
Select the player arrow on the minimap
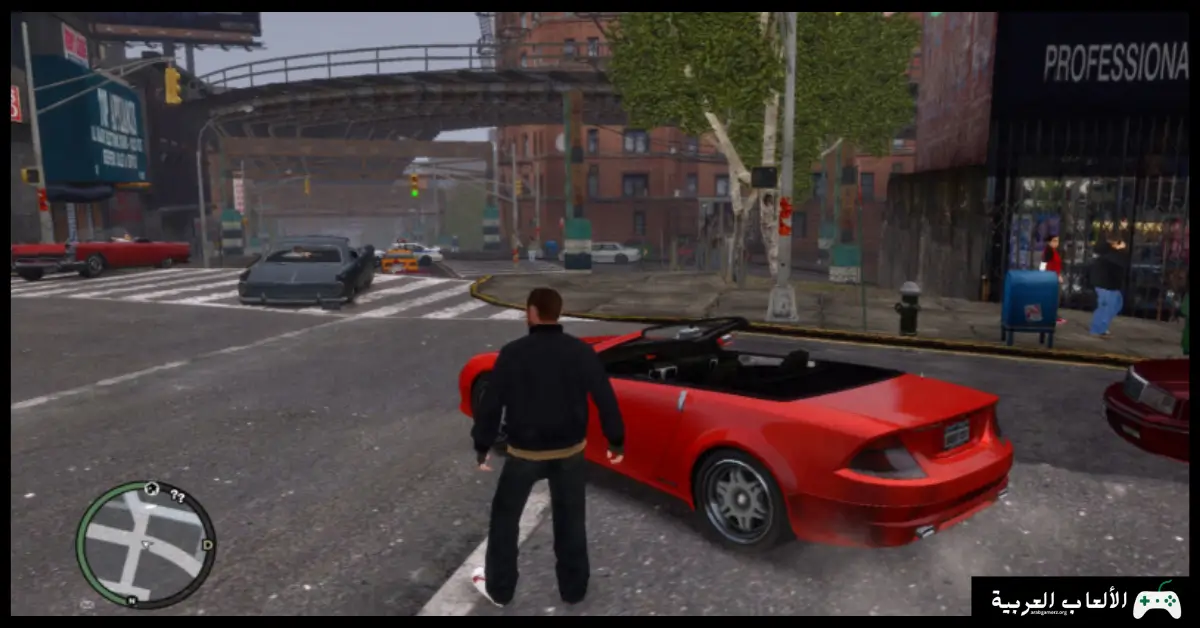click(x=146, y=545)
